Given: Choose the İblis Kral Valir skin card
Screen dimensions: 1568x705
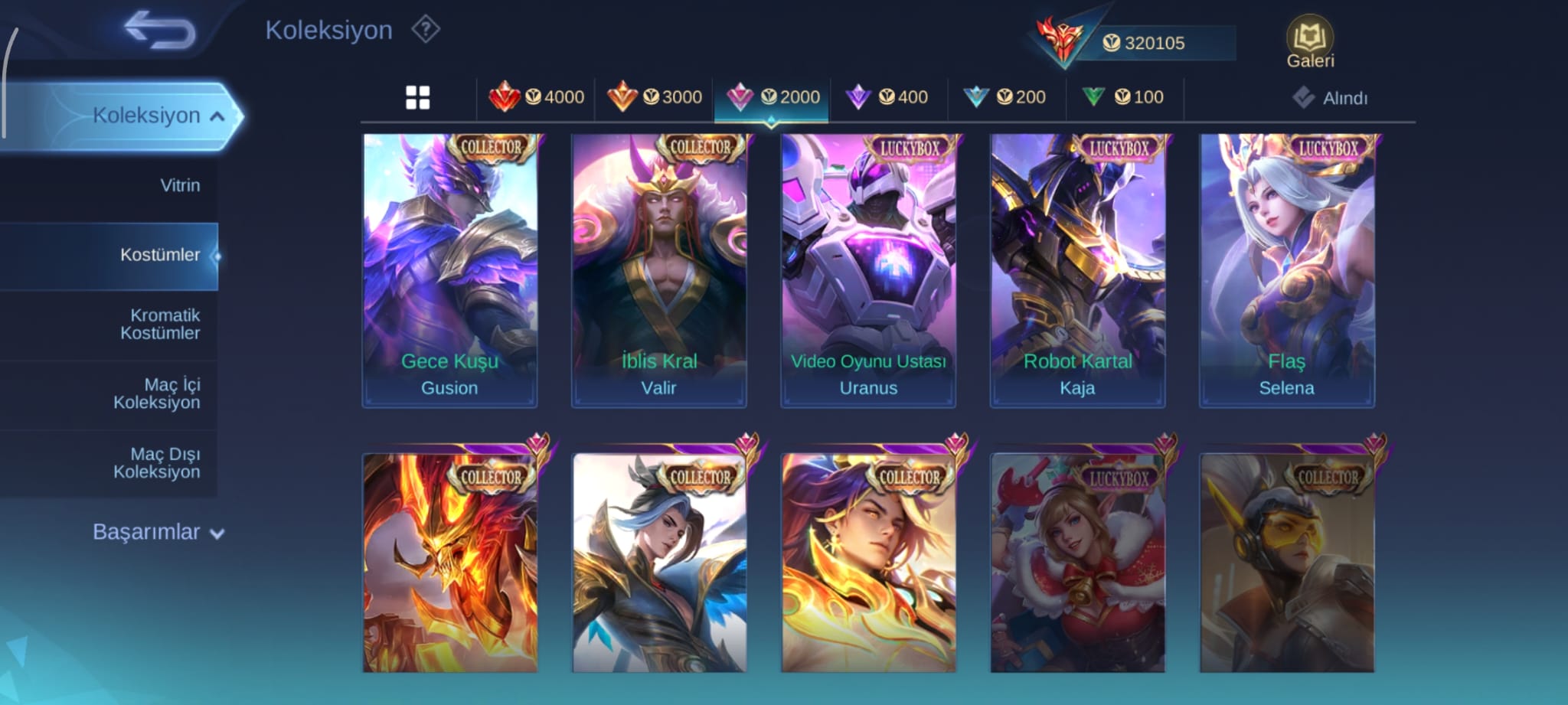Looking at the screenshot, I should (659, 270).
